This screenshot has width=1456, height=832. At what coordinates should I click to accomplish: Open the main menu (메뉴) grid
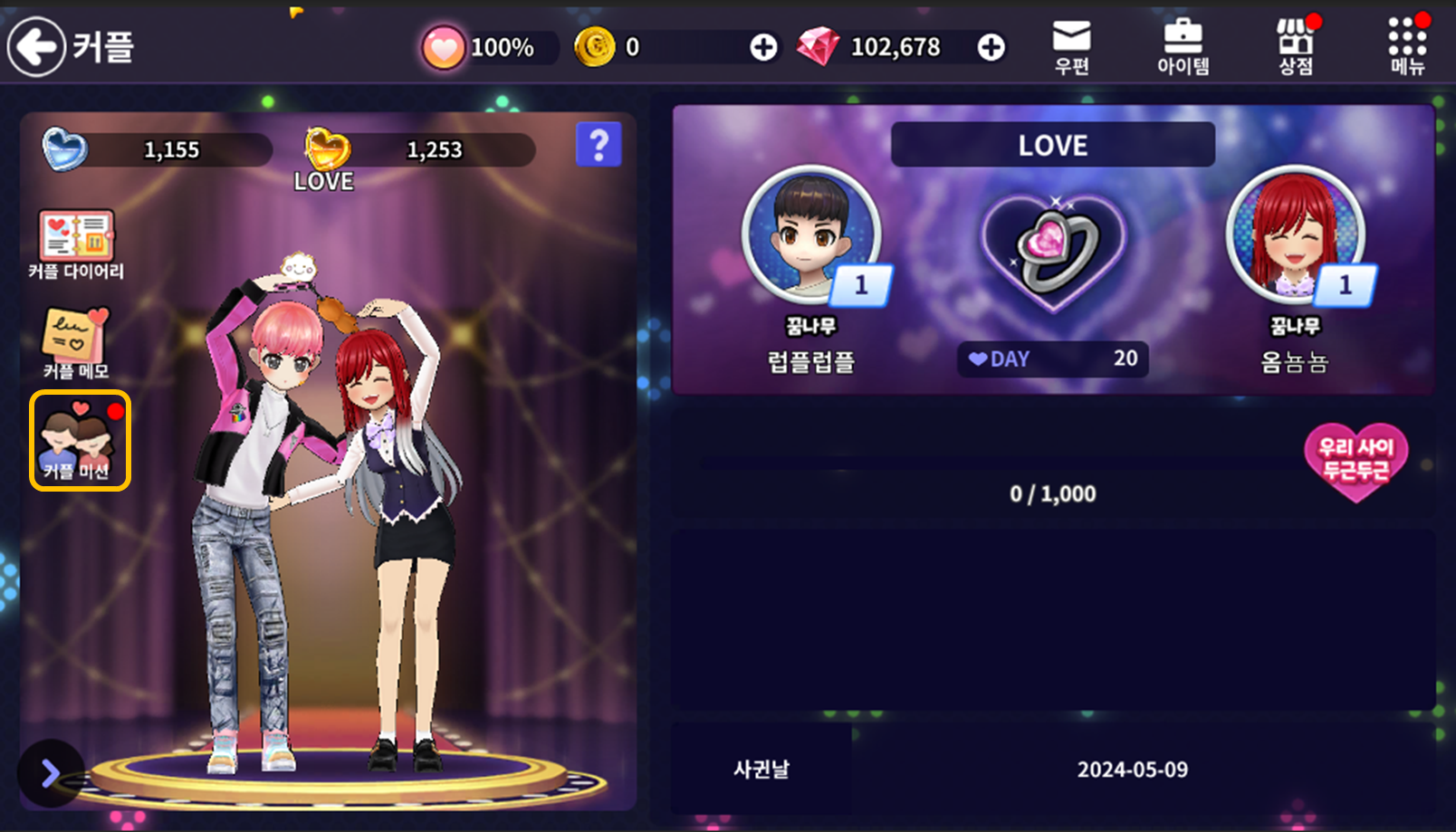[x=1407, y=47]
